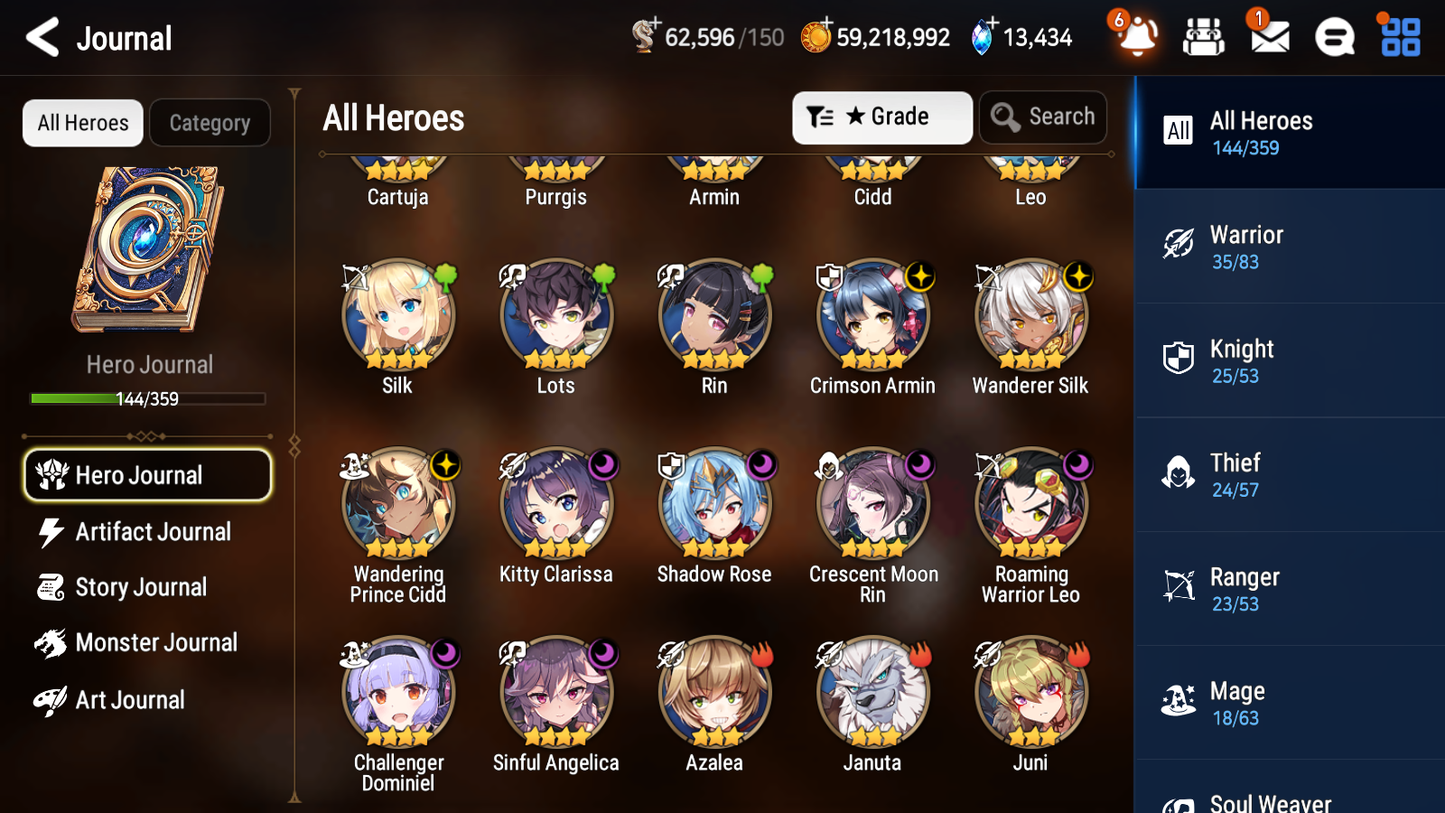Switch between All Heroes and Category view
The width and height of the screenshot is (1445, 813).
point(210,122)
